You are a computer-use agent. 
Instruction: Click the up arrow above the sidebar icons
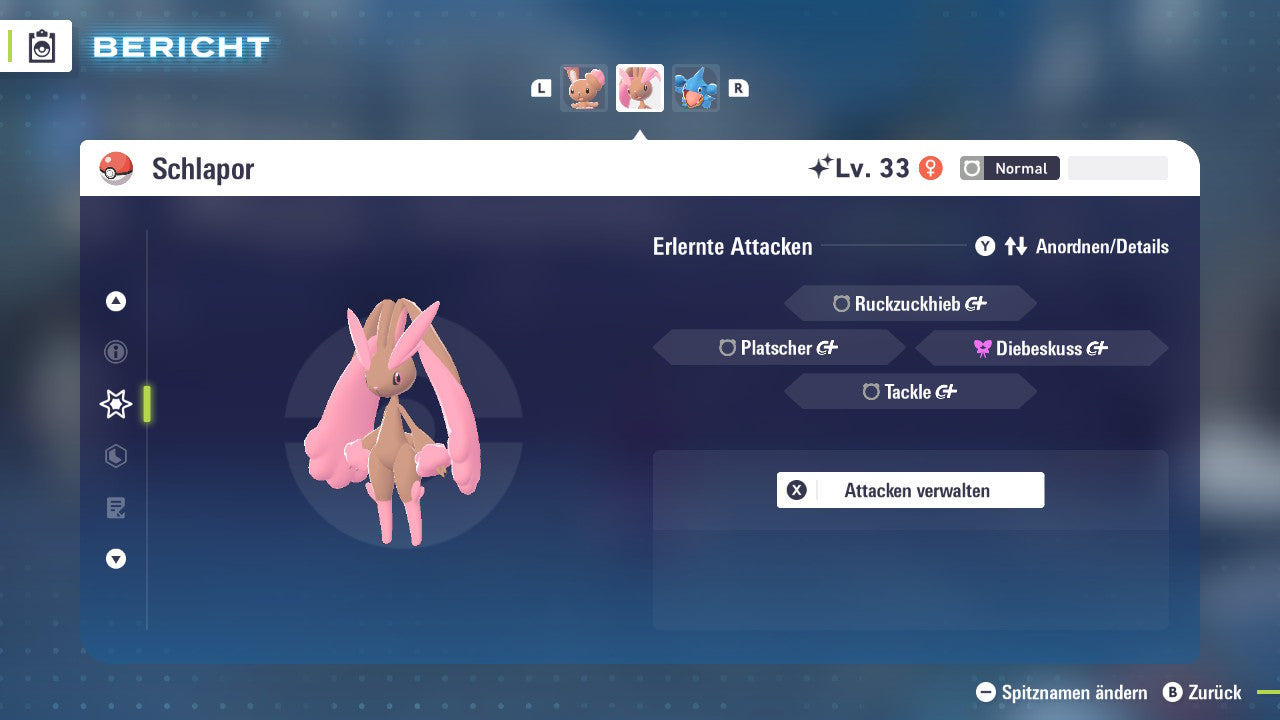115,300
